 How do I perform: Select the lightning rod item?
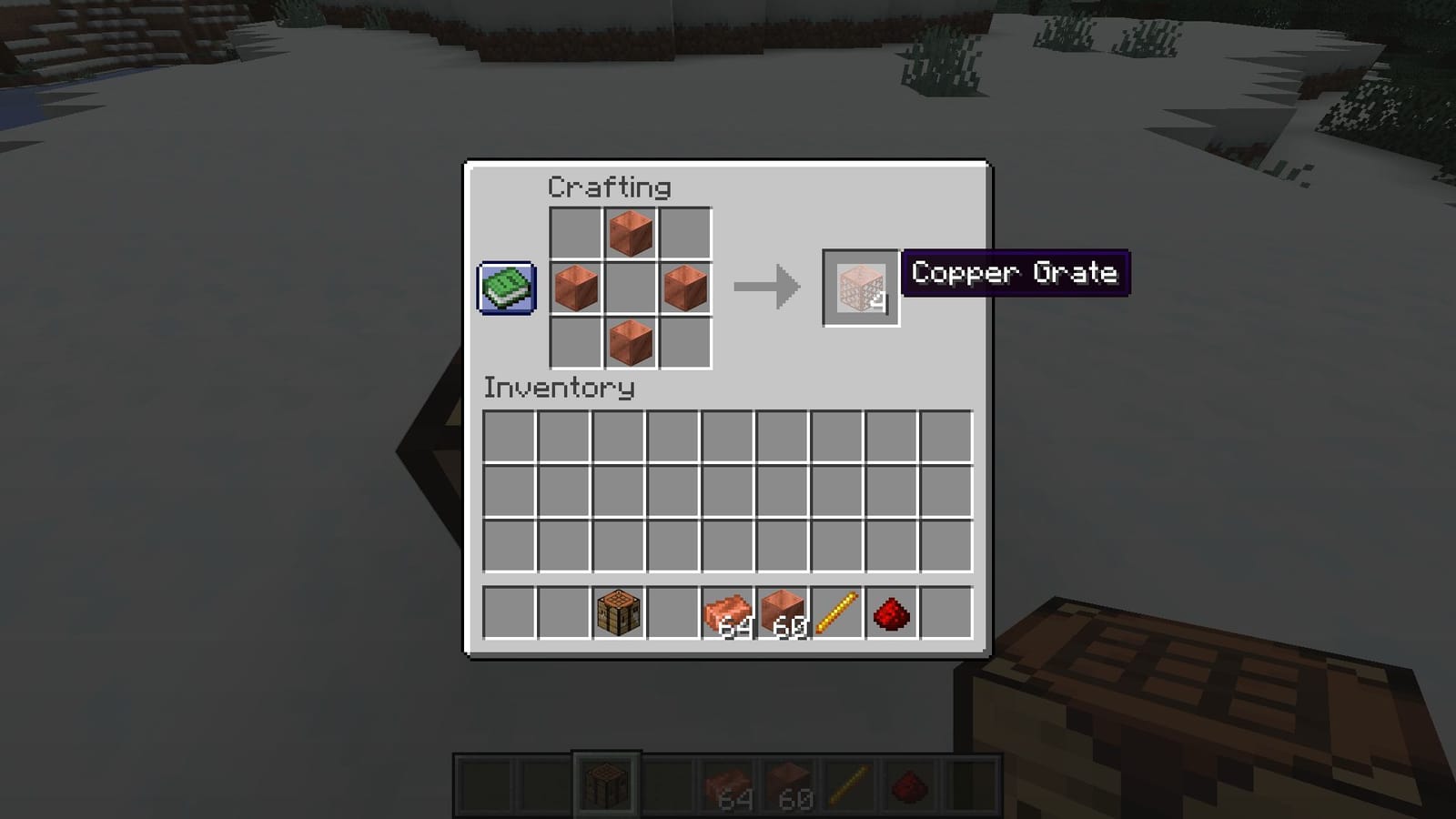(836, 612)
